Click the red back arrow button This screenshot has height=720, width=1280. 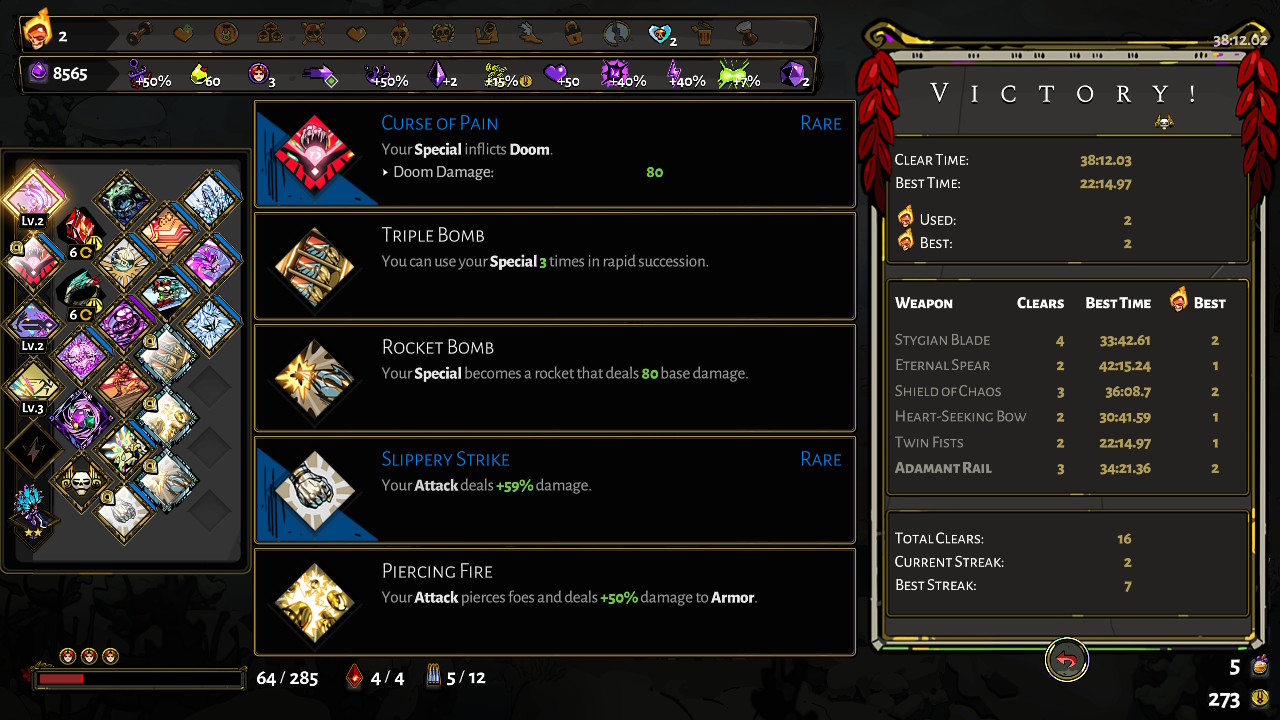pyautogui.click(x=1067, y=661)
